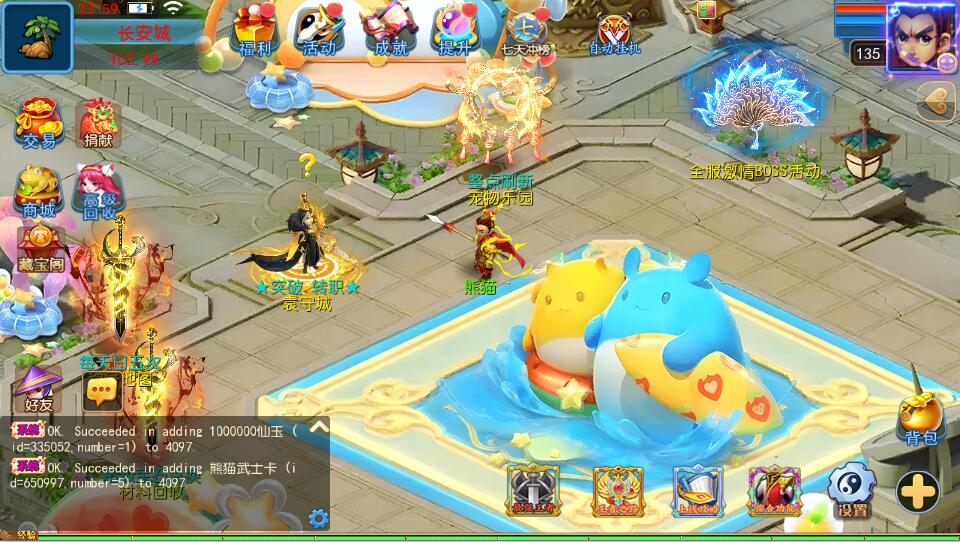960x542 pixels.
Task: Open the 福利 welfare gift menu
Action: point(256,30)
